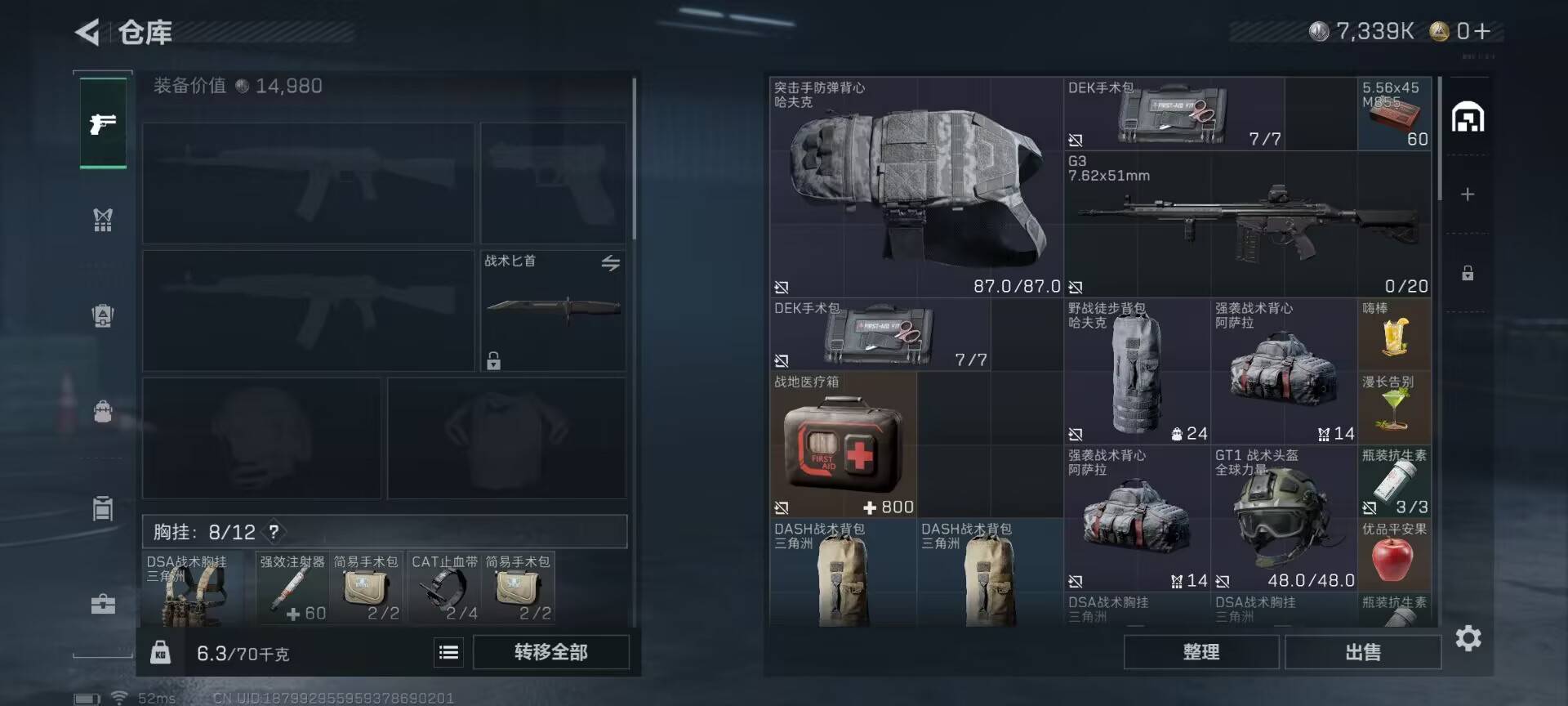The width and height of the screenshot is (1568, 706).
Task: Select the 野战徒步背包 backpack item
Action: click(1137, 371)
